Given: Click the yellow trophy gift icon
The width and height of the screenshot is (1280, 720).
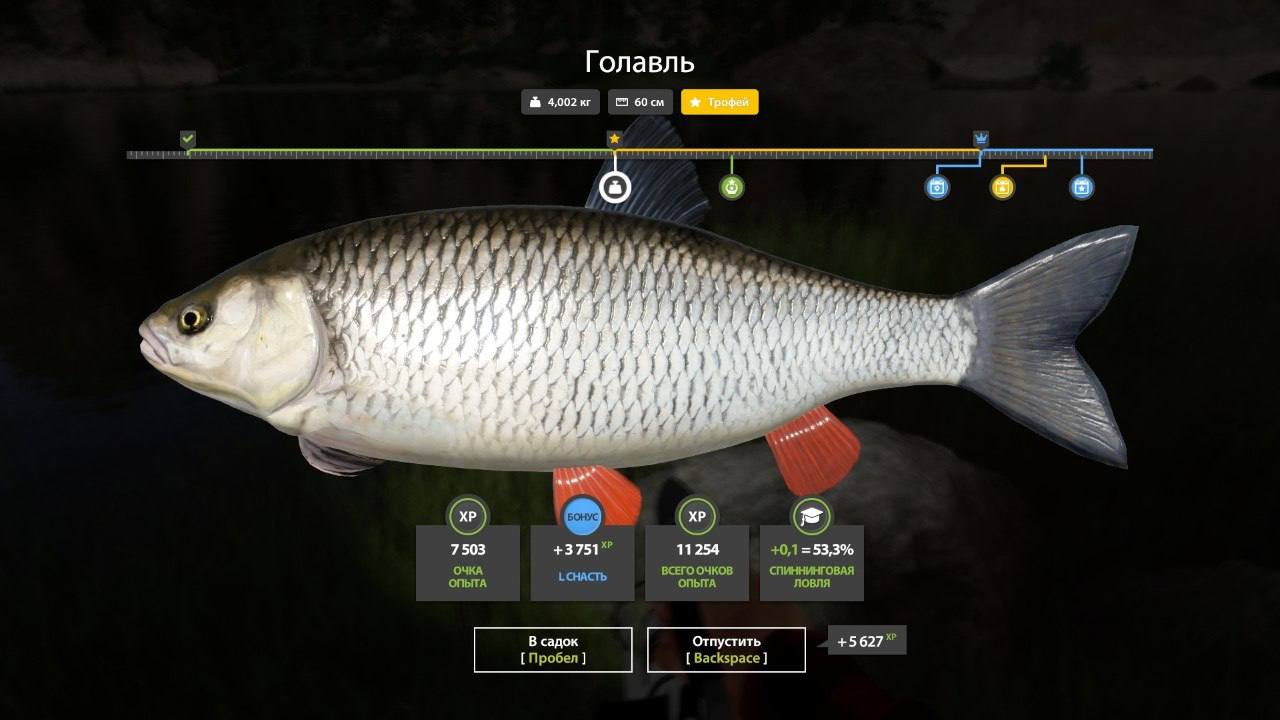Looking at the screenshot, I should tap(1000, 186).
